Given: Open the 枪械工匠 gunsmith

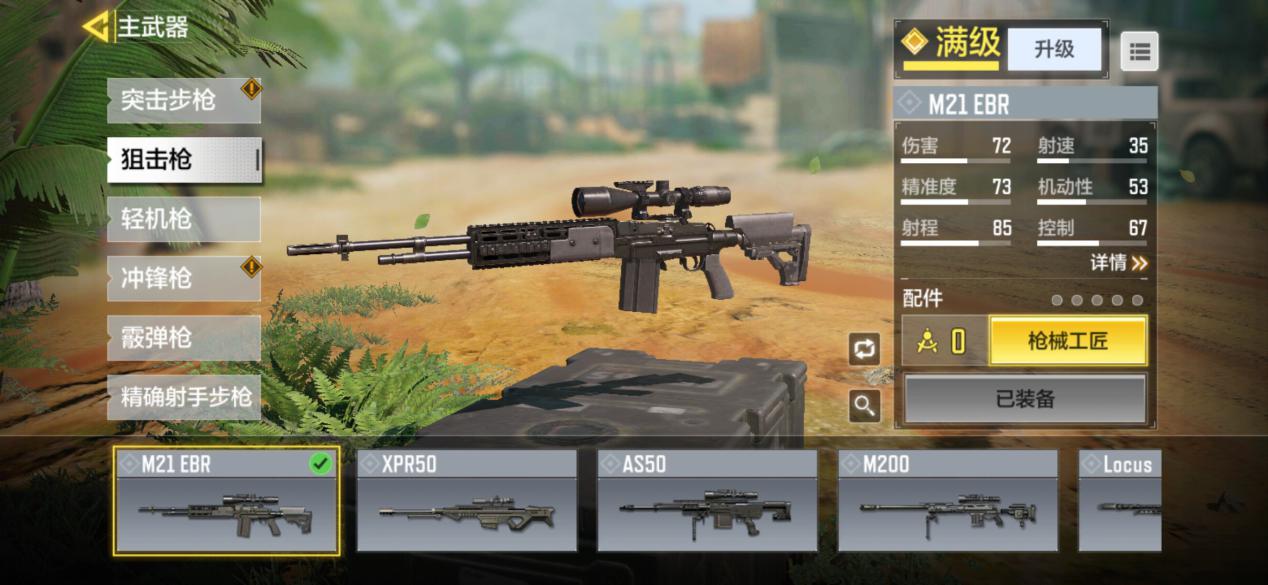Looking at the screenshot, I should pos(1067,342).
